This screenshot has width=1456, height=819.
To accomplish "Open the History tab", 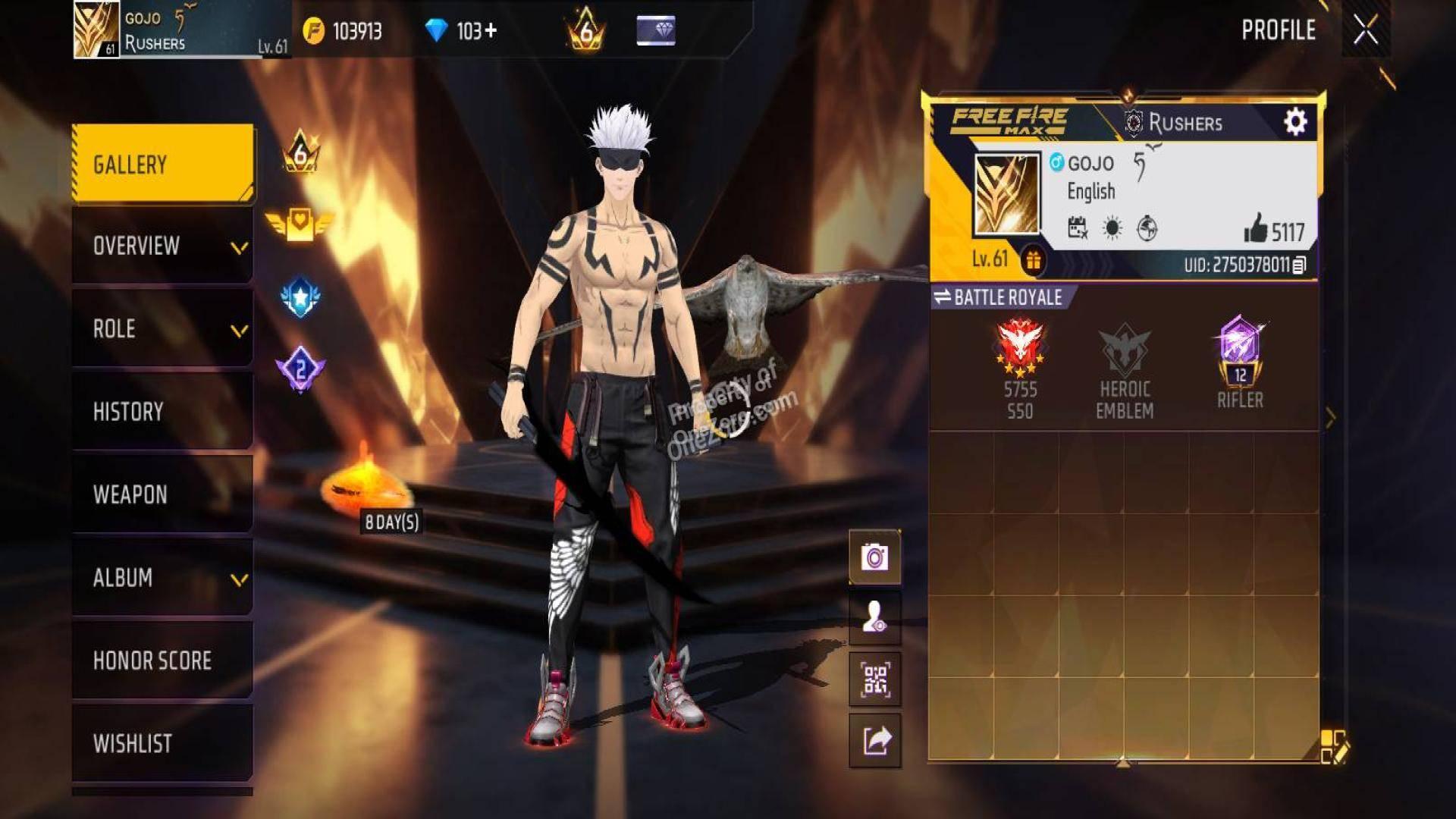I will tap(162, 411).
